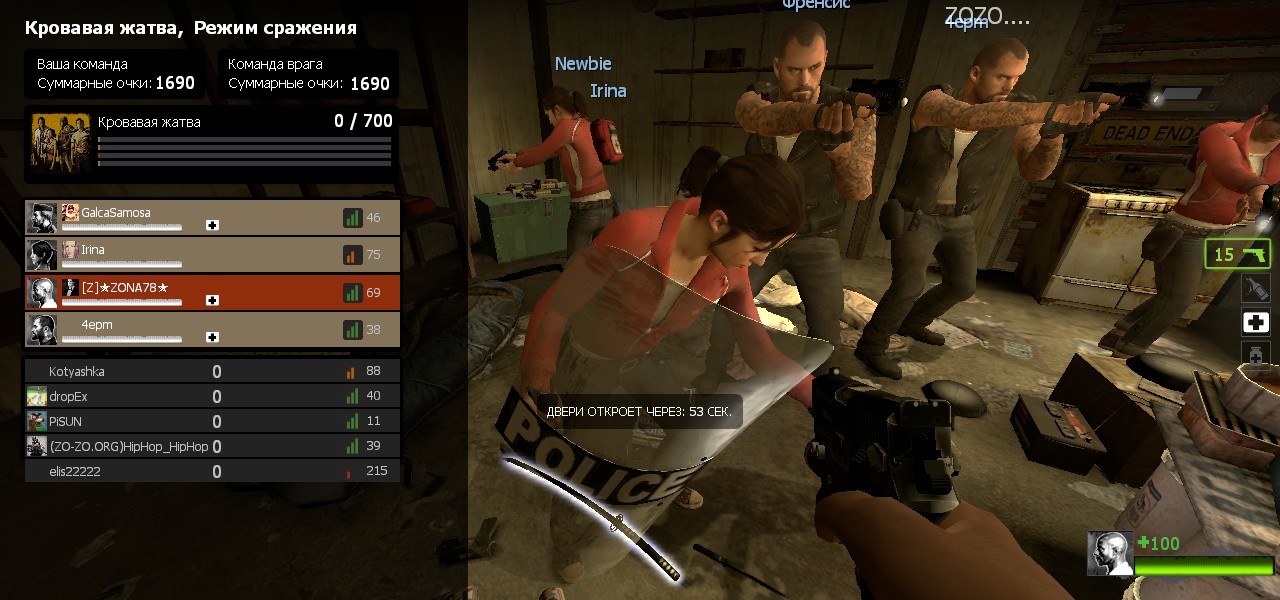Viewport: 1280px width, 600px height.
Task: Select elis22222 in the enemy list
Action: (x=212, y=471)
